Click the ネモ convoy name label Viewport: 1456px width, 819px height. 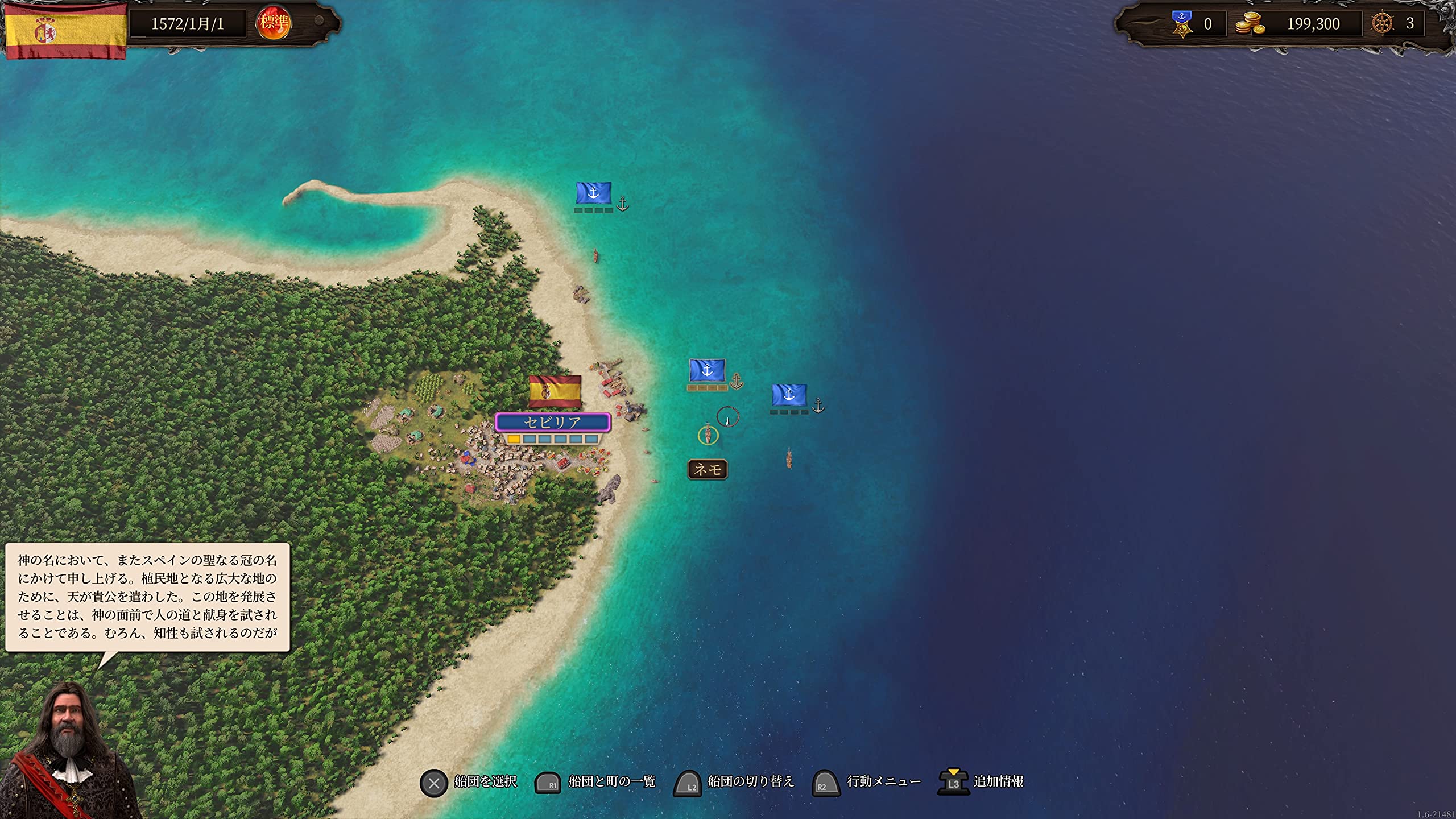(708, 469)
